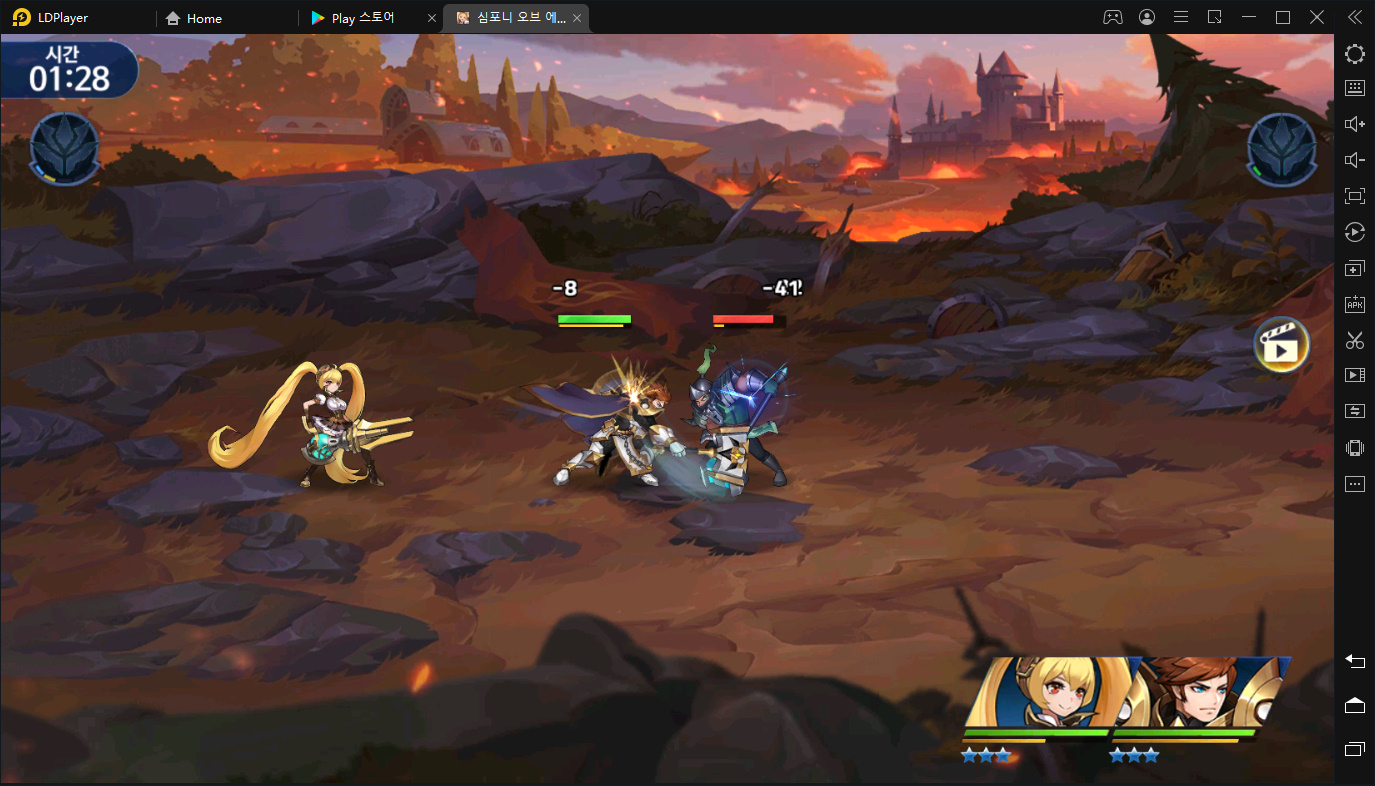Viewport: 1375px width, 786px height.
Task: Tap the clapperboard play button
Action: click(x=1281, y=345)
